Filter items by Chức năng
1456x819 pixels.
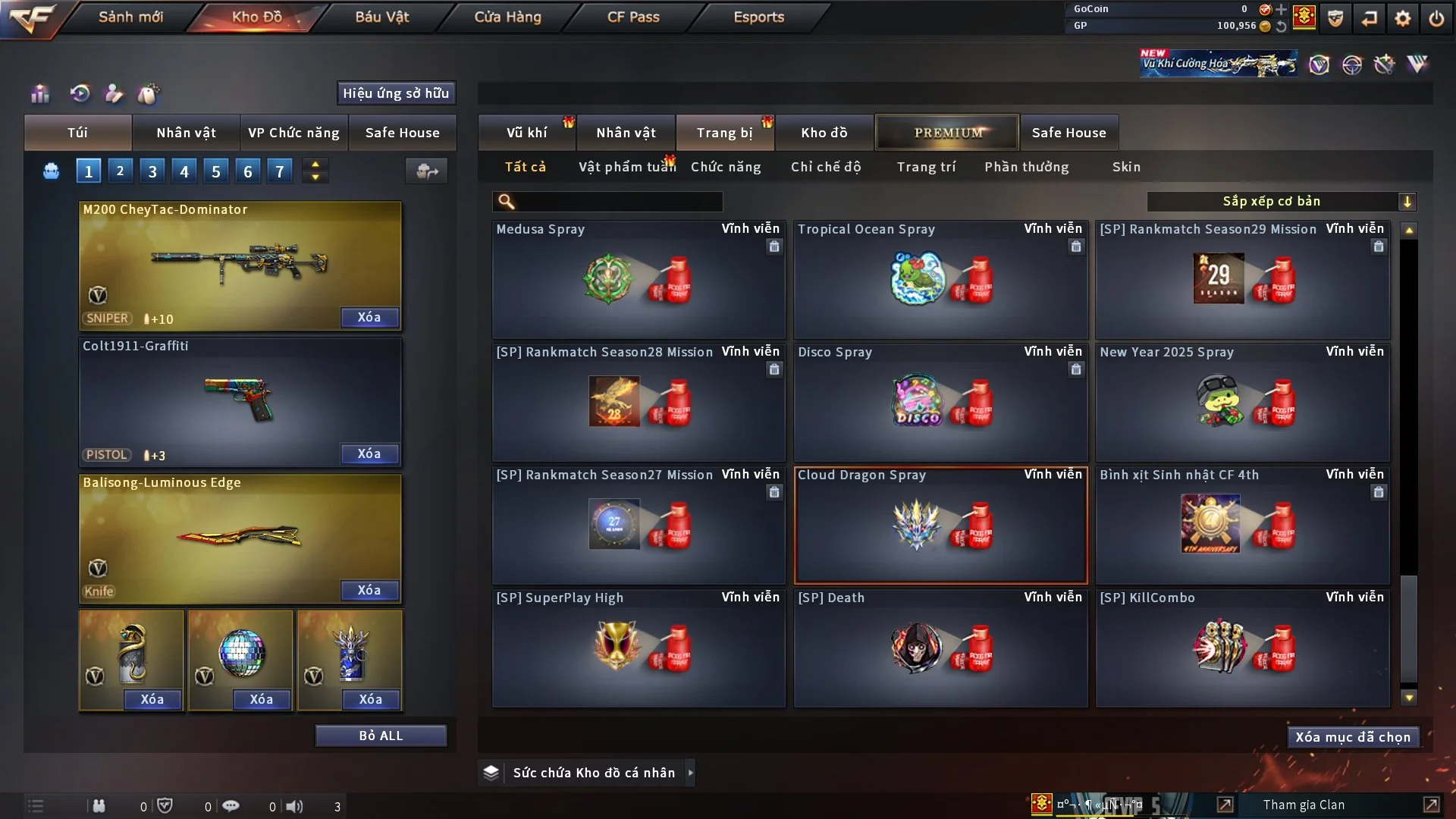click(x=726, y=167)
